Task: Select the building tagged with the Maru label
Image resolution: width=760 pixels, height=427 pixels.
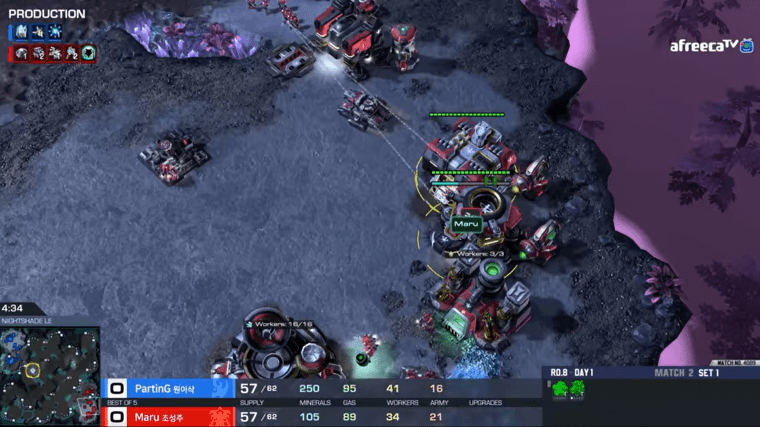Action: coord(468,205)
